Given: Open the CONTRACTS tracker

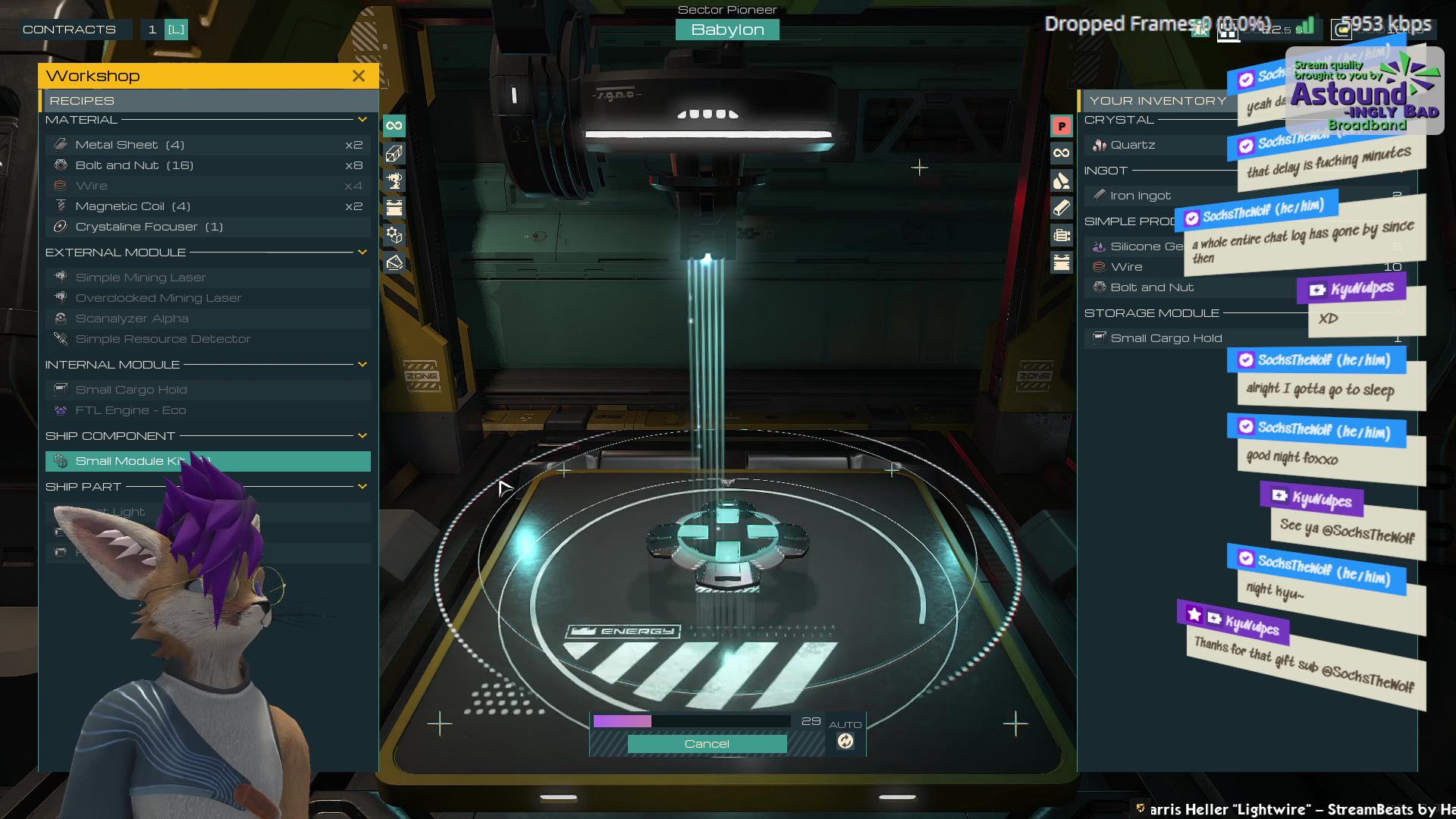Looking at the screenshot, I should point(69,30).
